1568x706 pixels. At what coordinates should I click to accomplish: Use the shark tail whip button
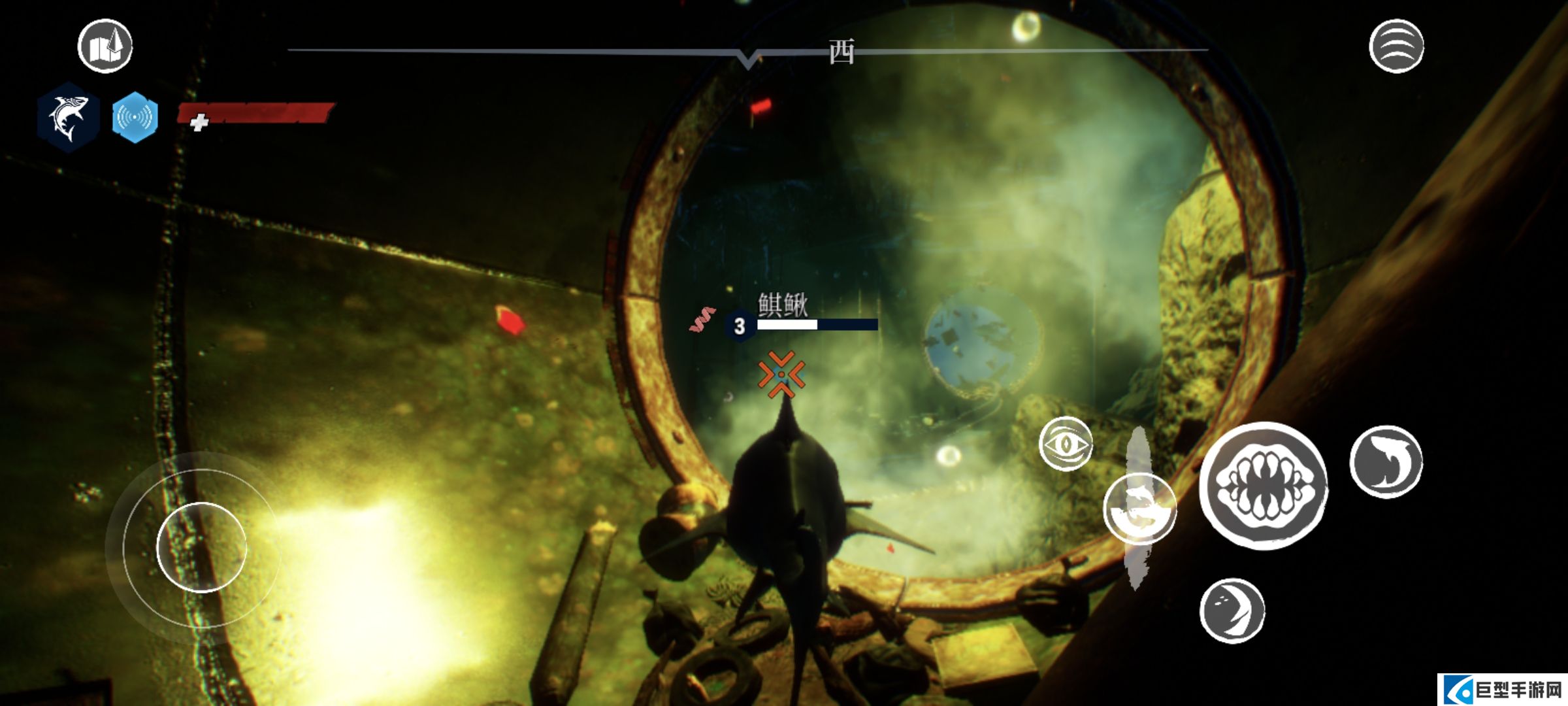[1386, 462]
